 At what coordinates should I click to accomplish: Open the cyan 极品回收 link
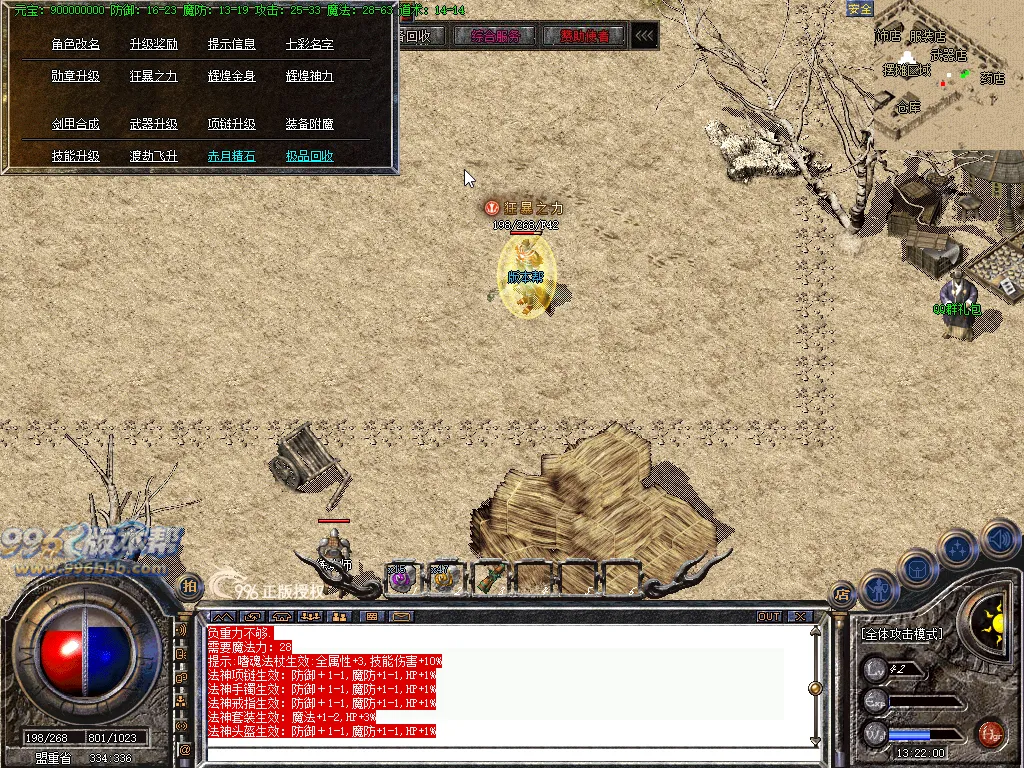point(310,156)
